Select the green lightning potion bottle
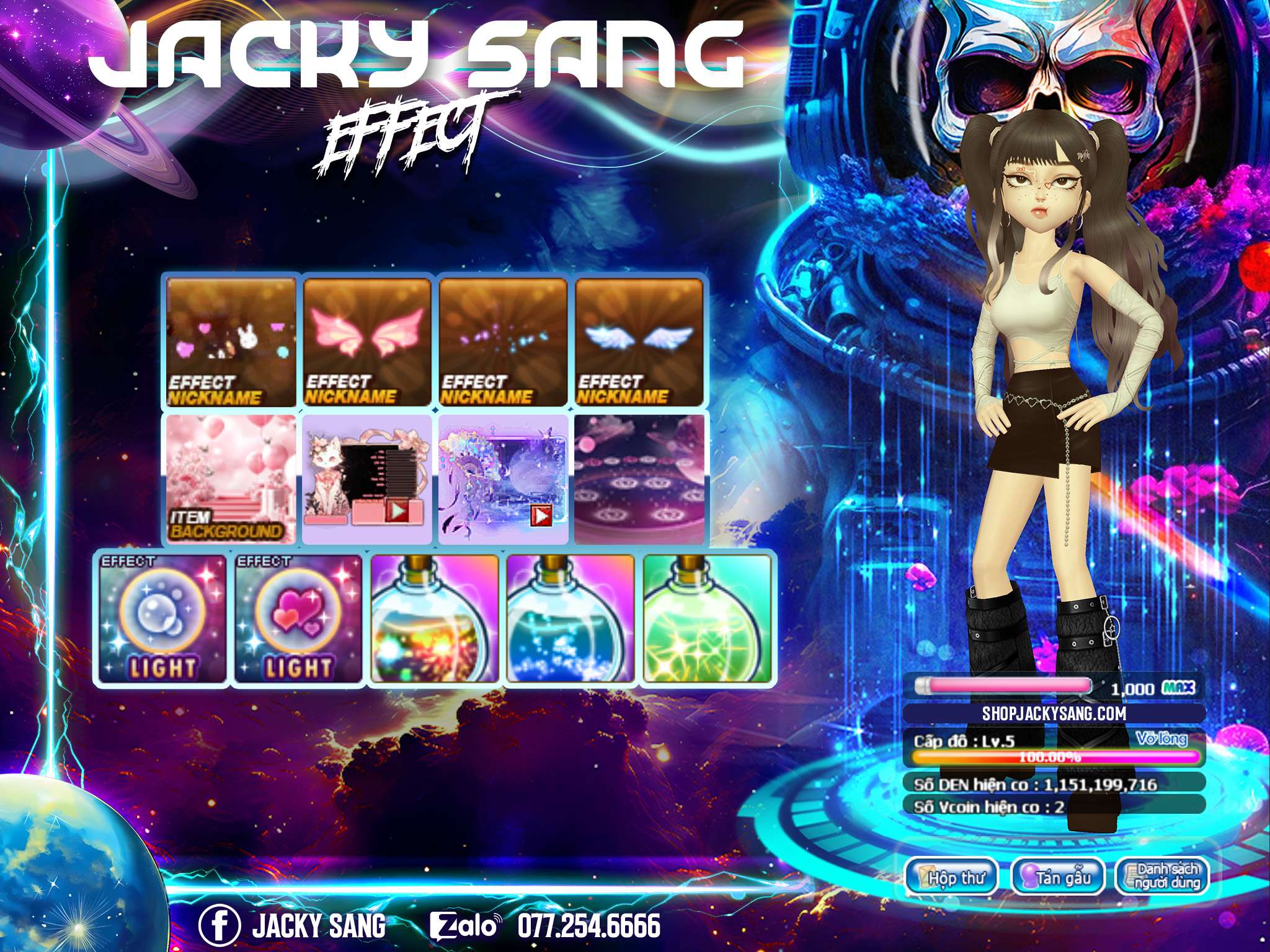Viewport: 1270px width, 952px height. coord(707,618)
